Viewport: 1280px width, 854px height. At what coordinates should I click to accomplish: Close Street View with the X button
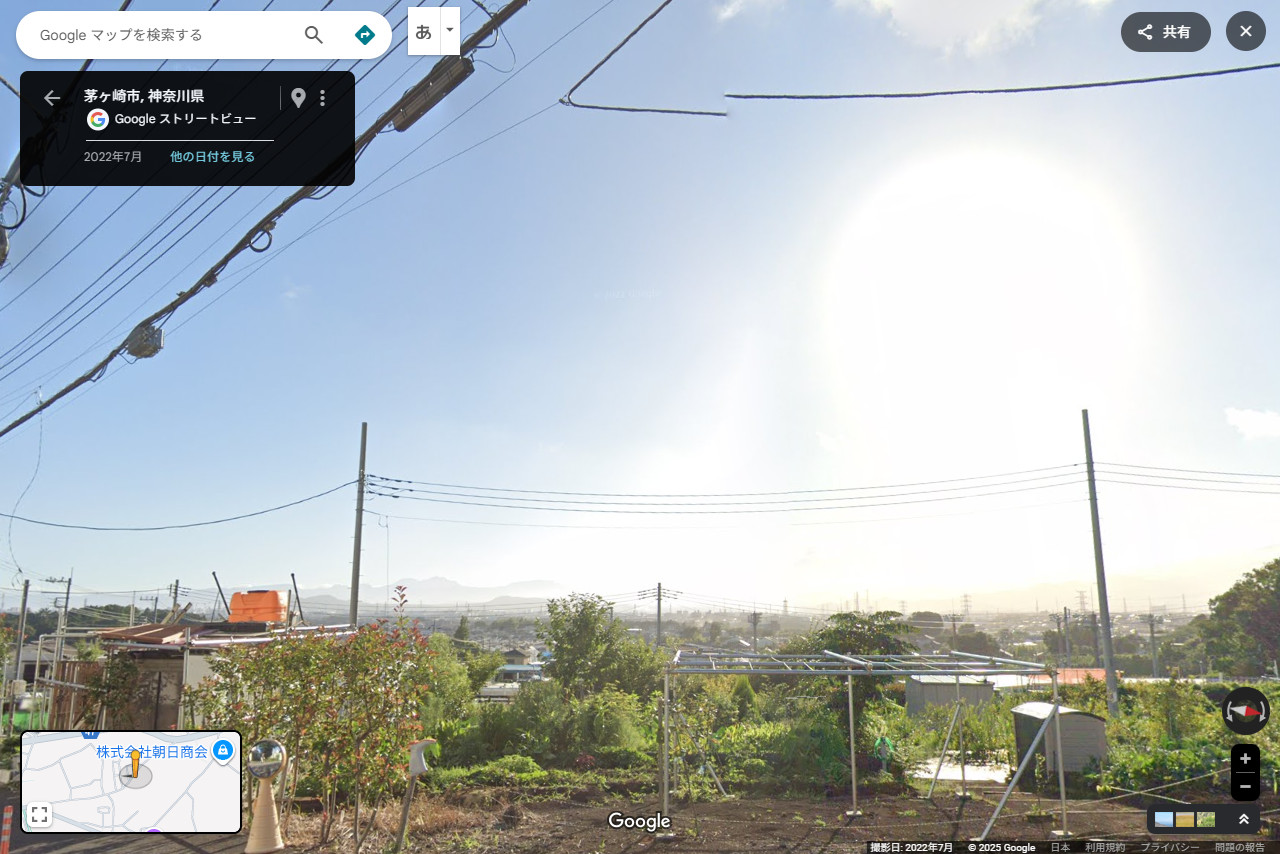[1245, 32]
